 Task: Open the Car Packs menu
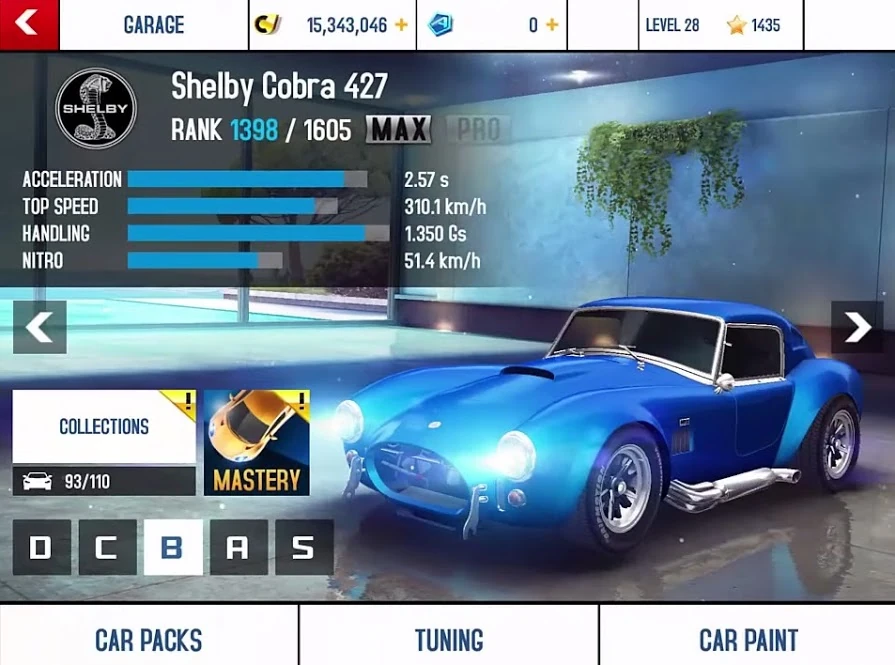[x=149, y=639]
